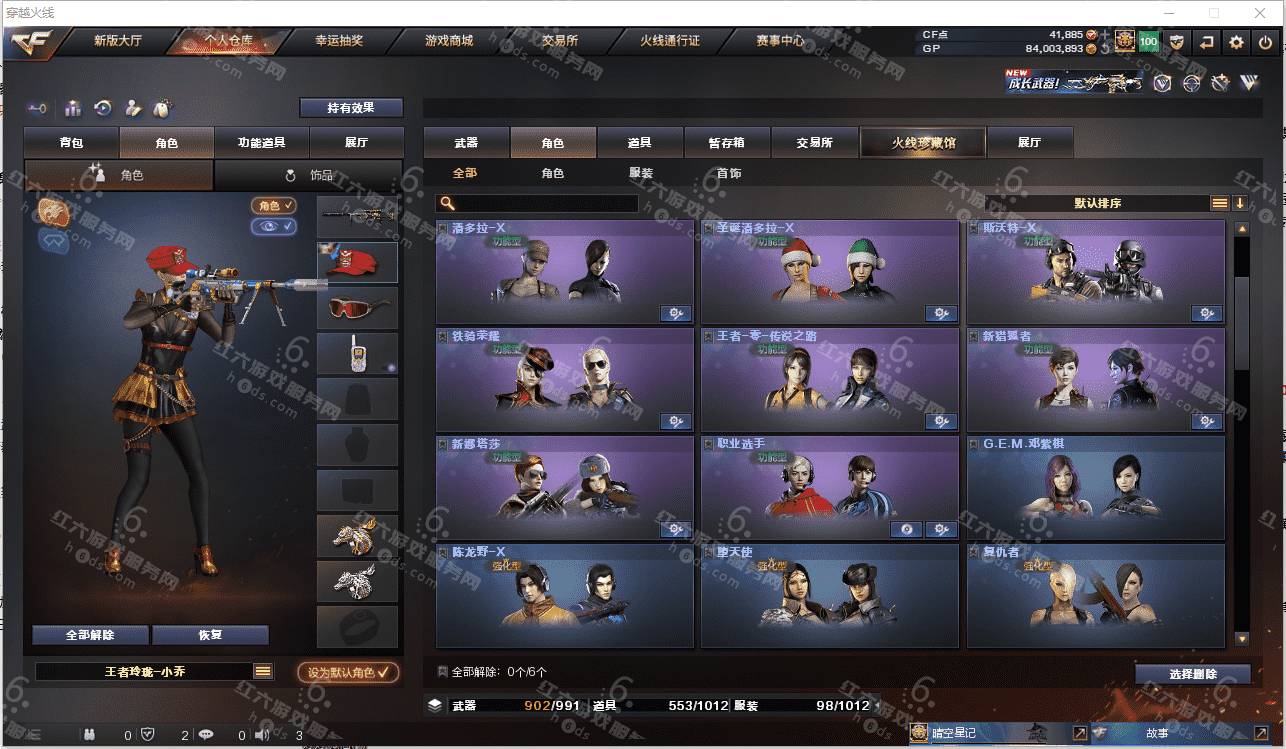Viewport: 1286px width, 749px height.
Task: Switch to the 背包 backpack tab
Action: click(x=71, y=143)
